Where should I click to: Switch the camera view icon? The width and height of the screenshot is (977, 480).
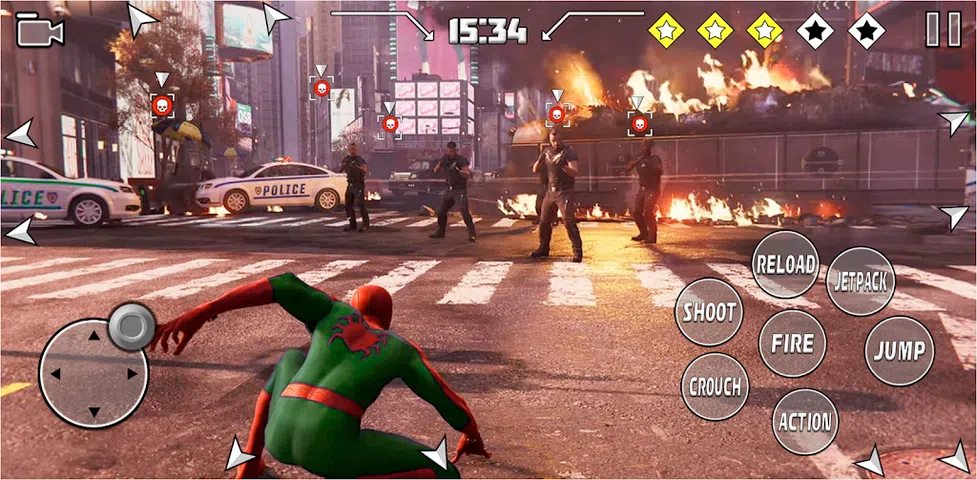[40, 32]
